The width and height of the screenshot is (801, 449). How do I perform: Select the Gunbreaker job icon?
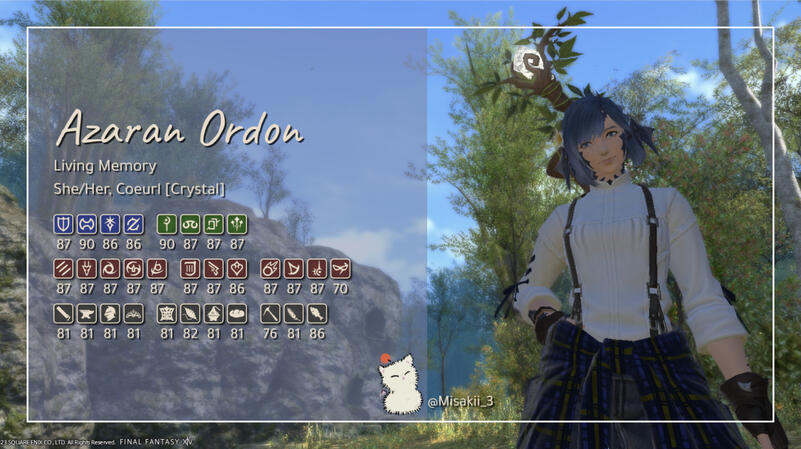(133, 223)
